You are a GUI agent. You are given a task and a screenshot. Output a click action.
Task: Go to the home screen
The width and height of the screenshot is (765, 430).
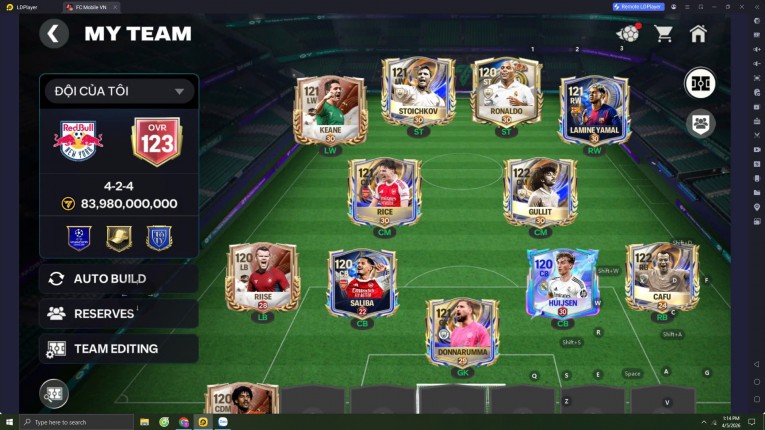click(698, 34)
